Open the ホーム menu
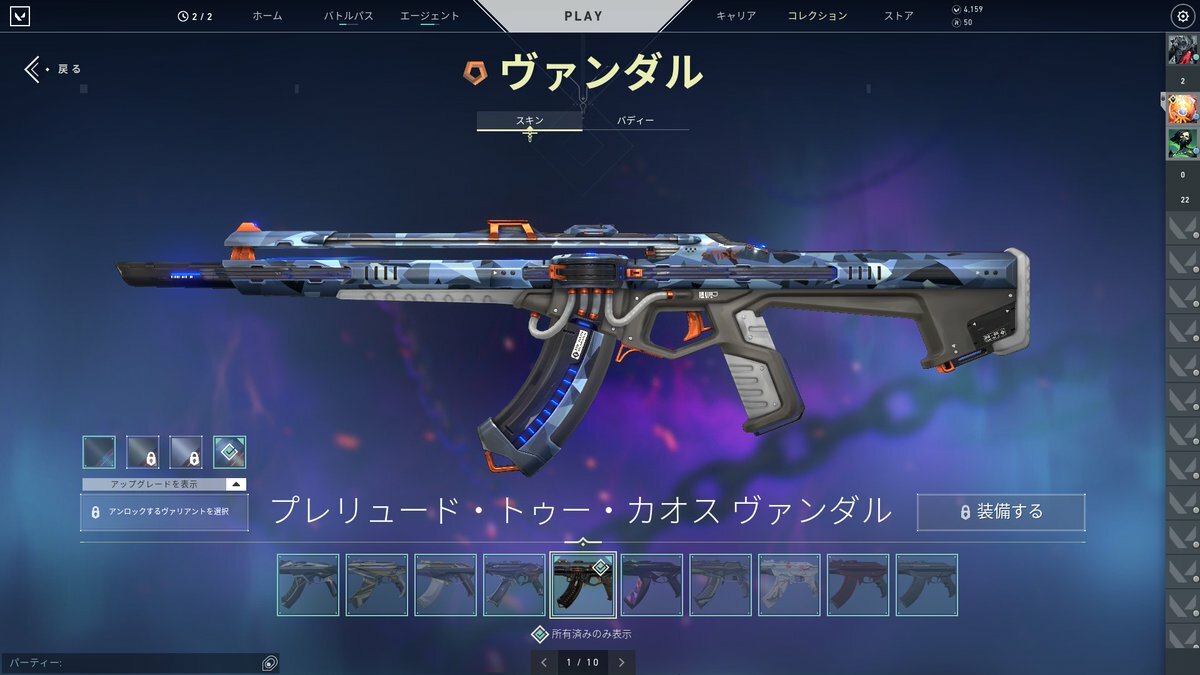This screenshot has width=1200, height=675. click(x=267, y=16)
